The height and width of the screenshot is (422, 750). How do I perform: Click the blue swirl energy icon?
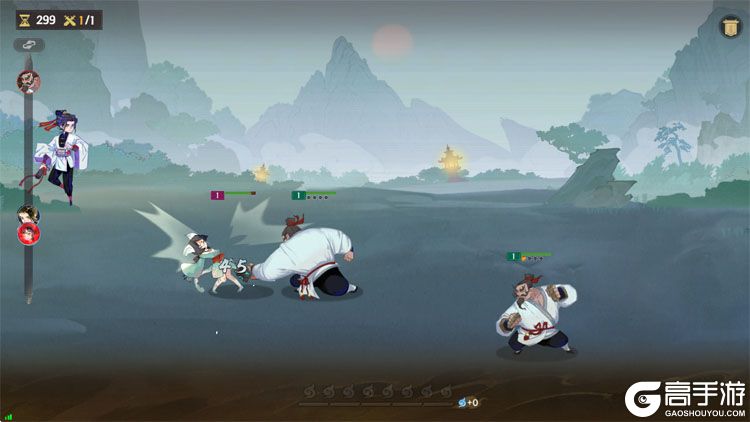(462, 402)
